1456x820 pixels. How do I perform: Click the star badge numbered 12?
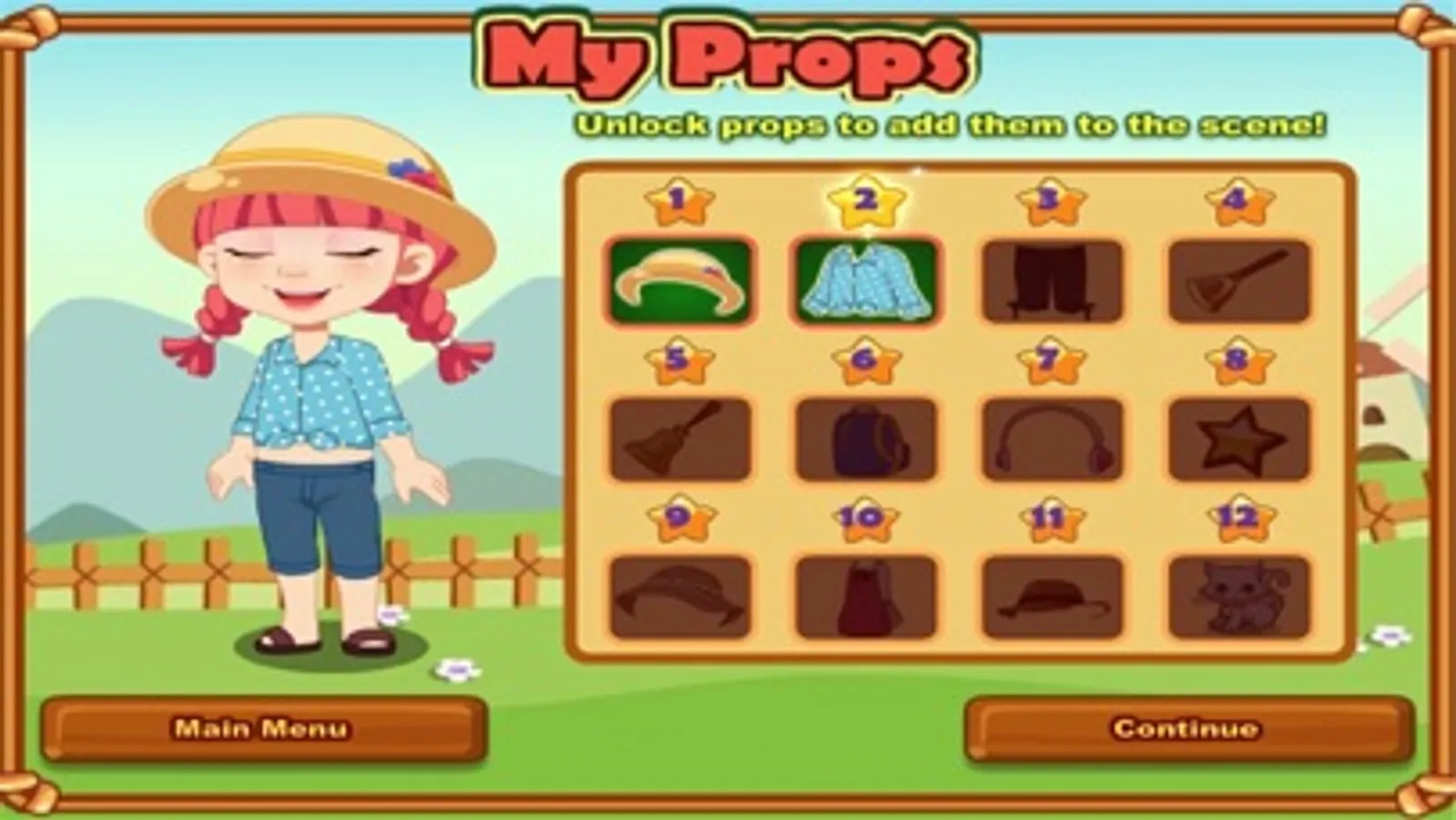click(x=1238, y=519)
